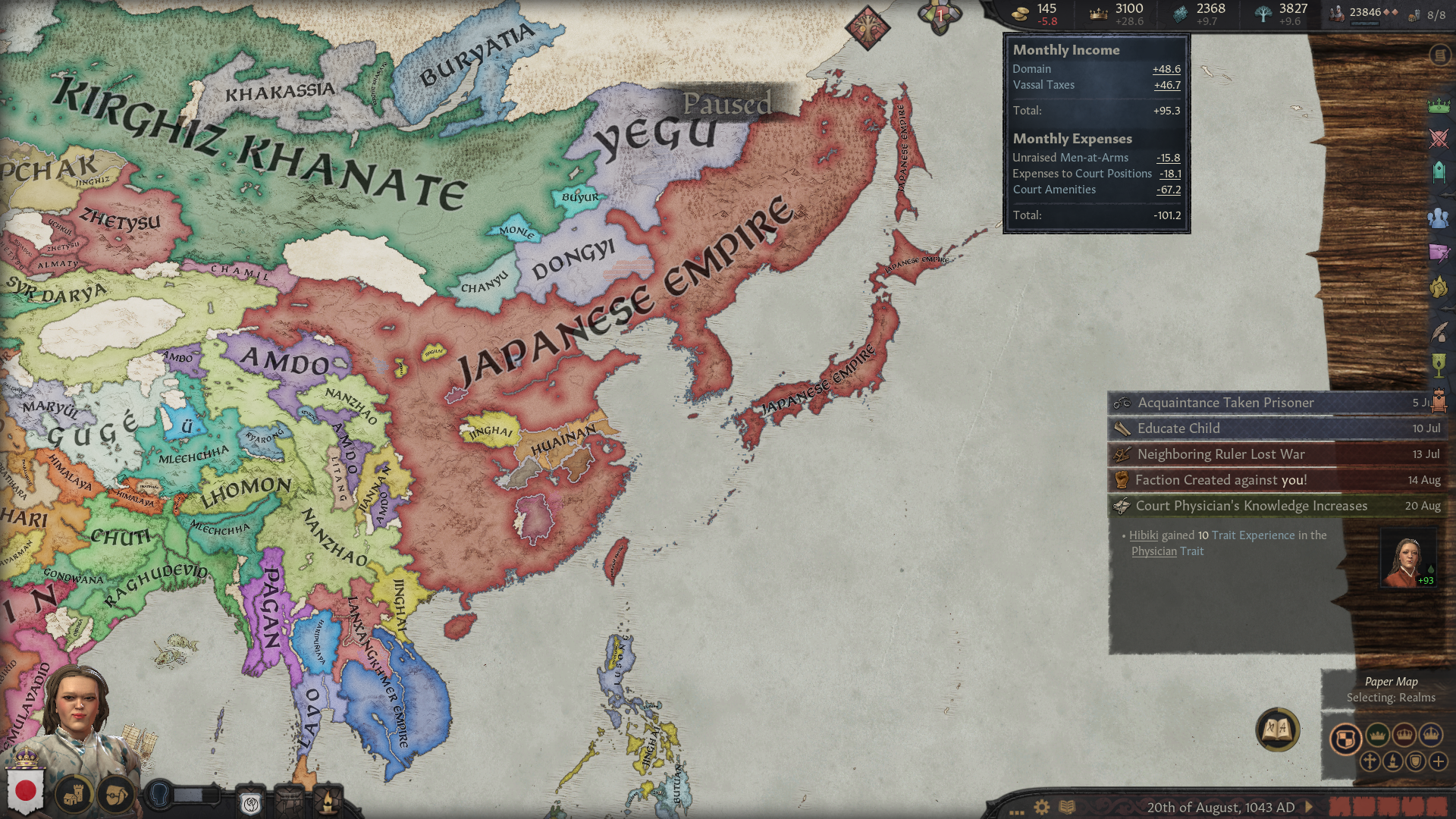The image size is (1456, 819).
Task: Open the castle domain holdings button
Action: pos(74,795)
